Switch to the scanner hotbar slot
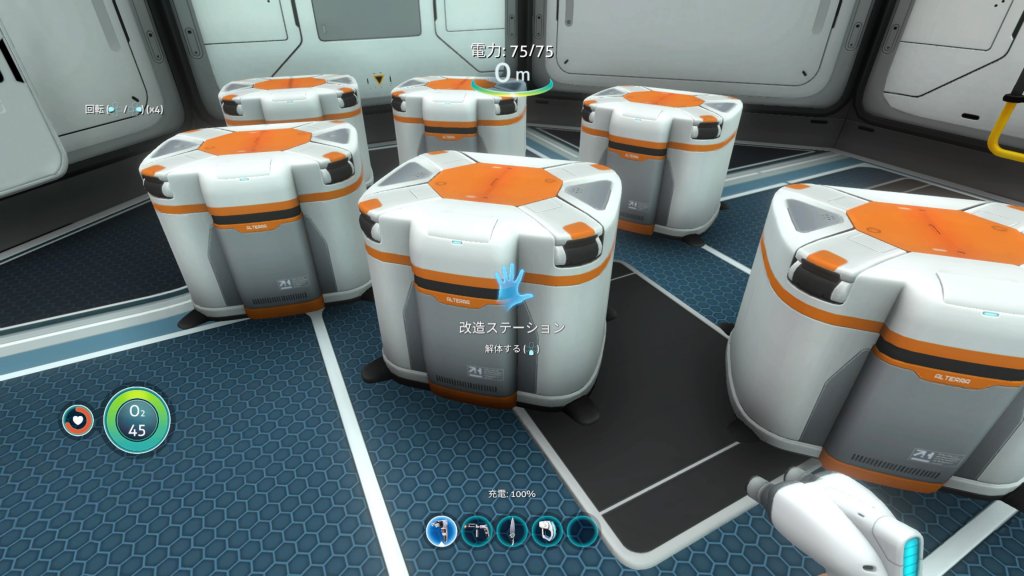 coord(546,530)
